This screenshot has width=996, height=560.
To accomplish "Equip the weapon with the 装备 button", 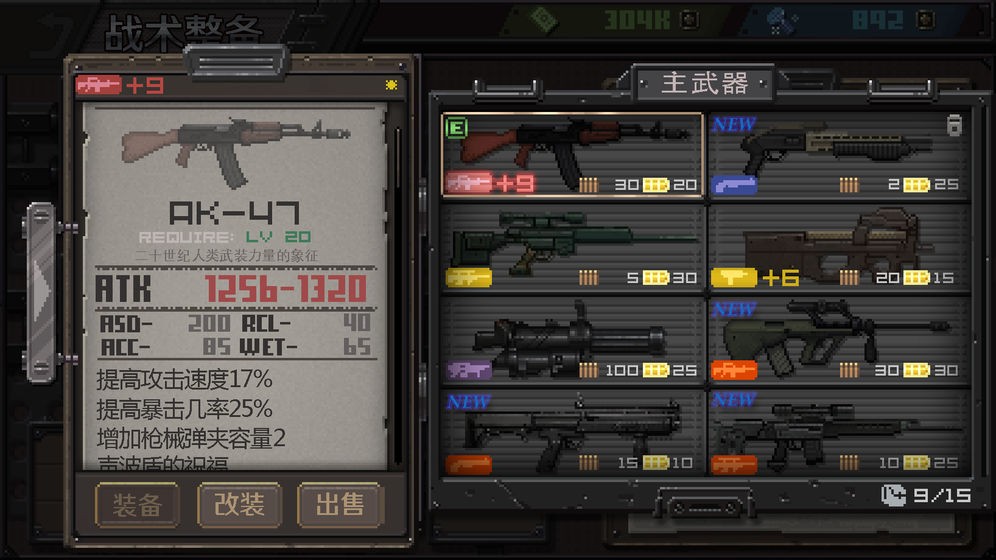I will coord(137,505).
